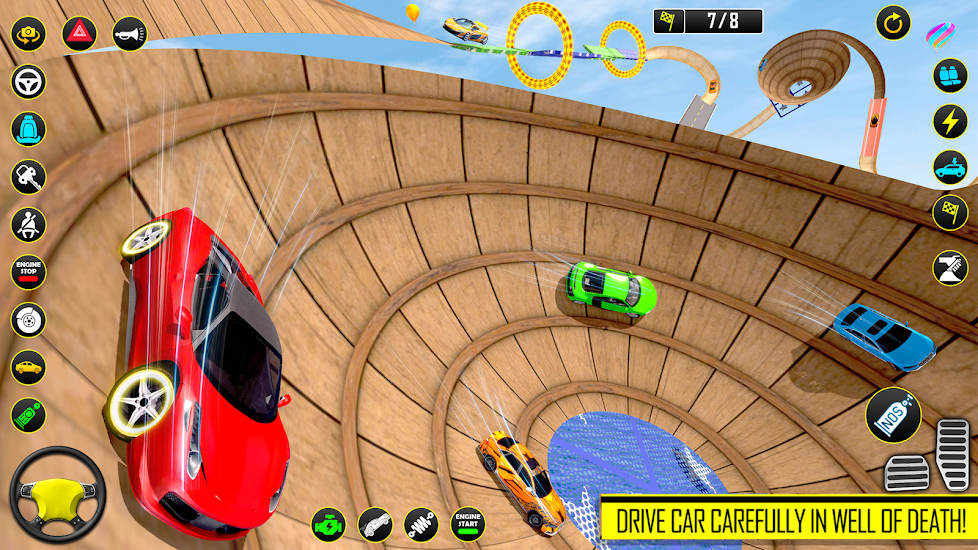Sound the horn button
This screenshot has height=550, width=978.
130,34
